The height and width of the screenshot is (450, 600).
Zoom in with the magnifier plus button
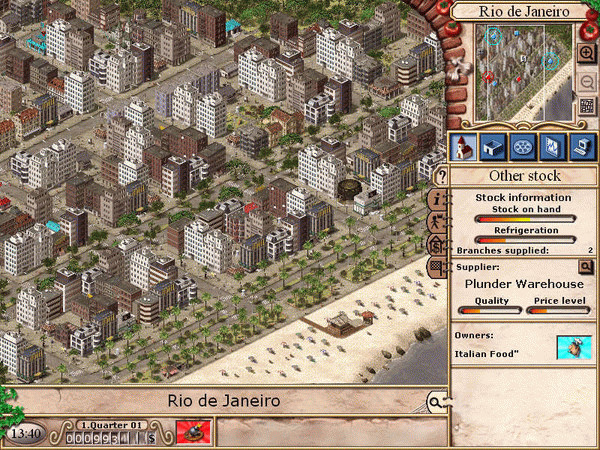pyautogui.click(x=587, y=53)
